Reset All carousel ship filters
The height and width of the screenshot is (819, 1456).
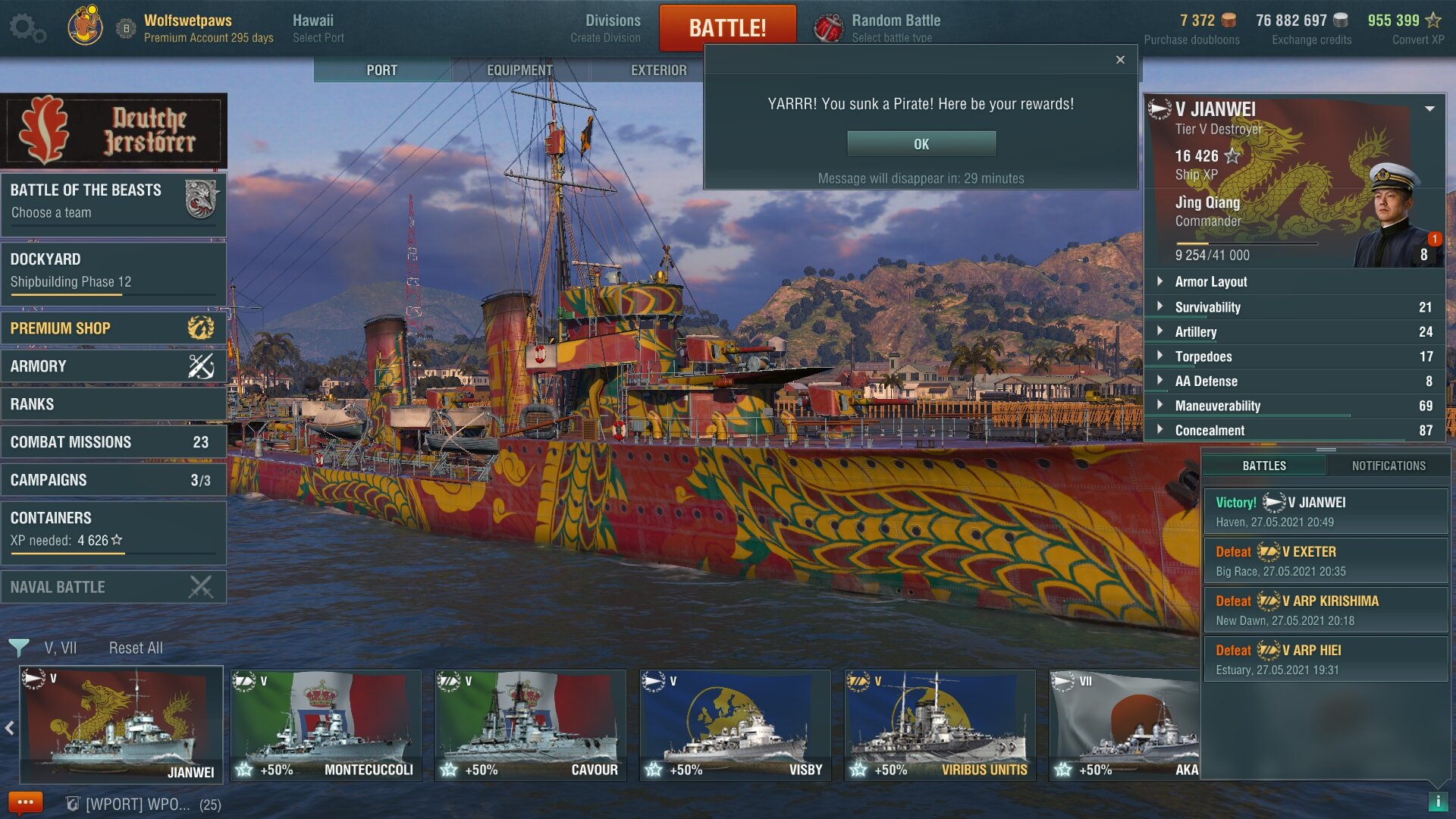coord(136,648)
